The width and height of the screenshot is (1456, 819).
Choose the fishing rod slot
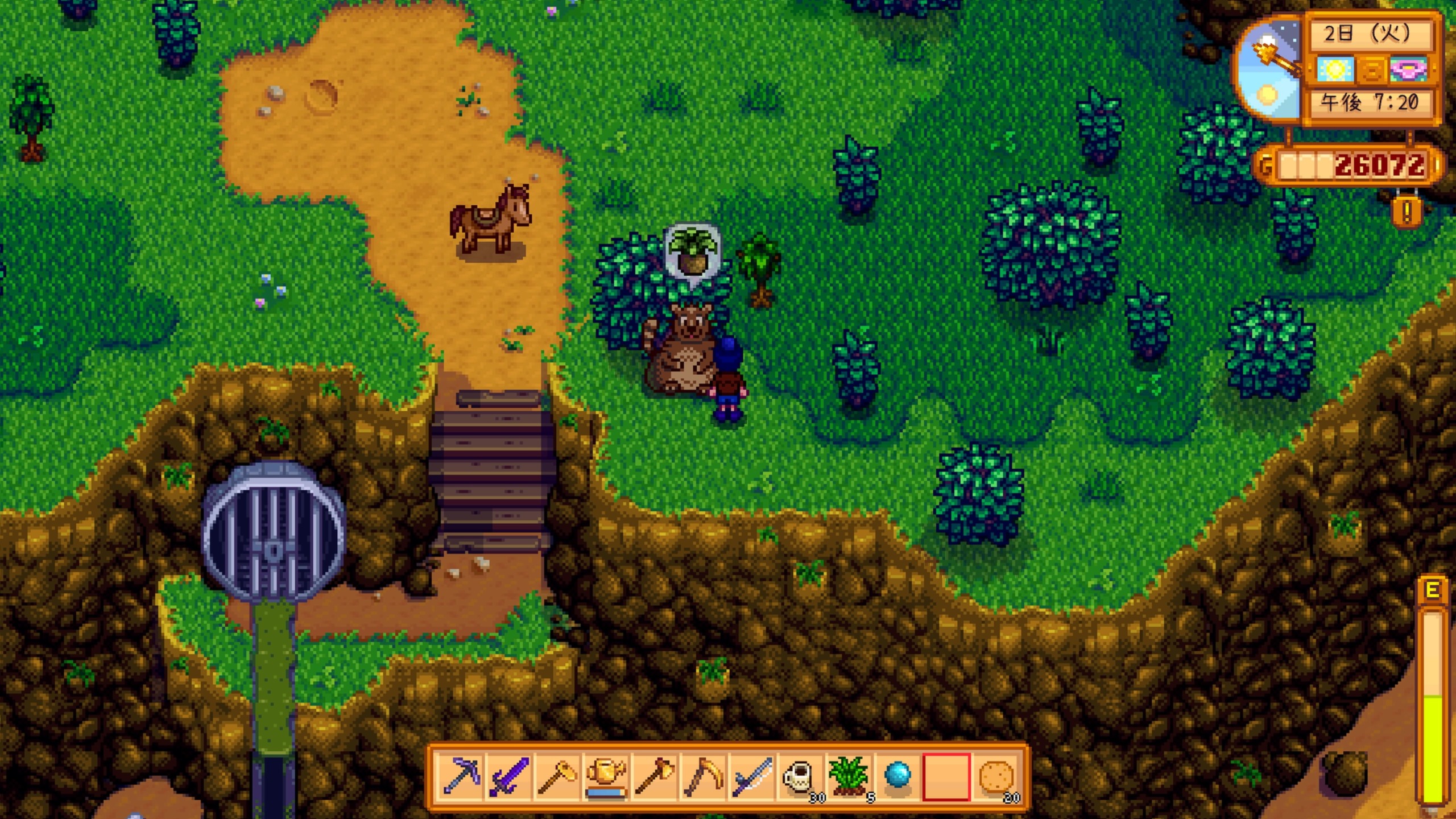(752, 776)
